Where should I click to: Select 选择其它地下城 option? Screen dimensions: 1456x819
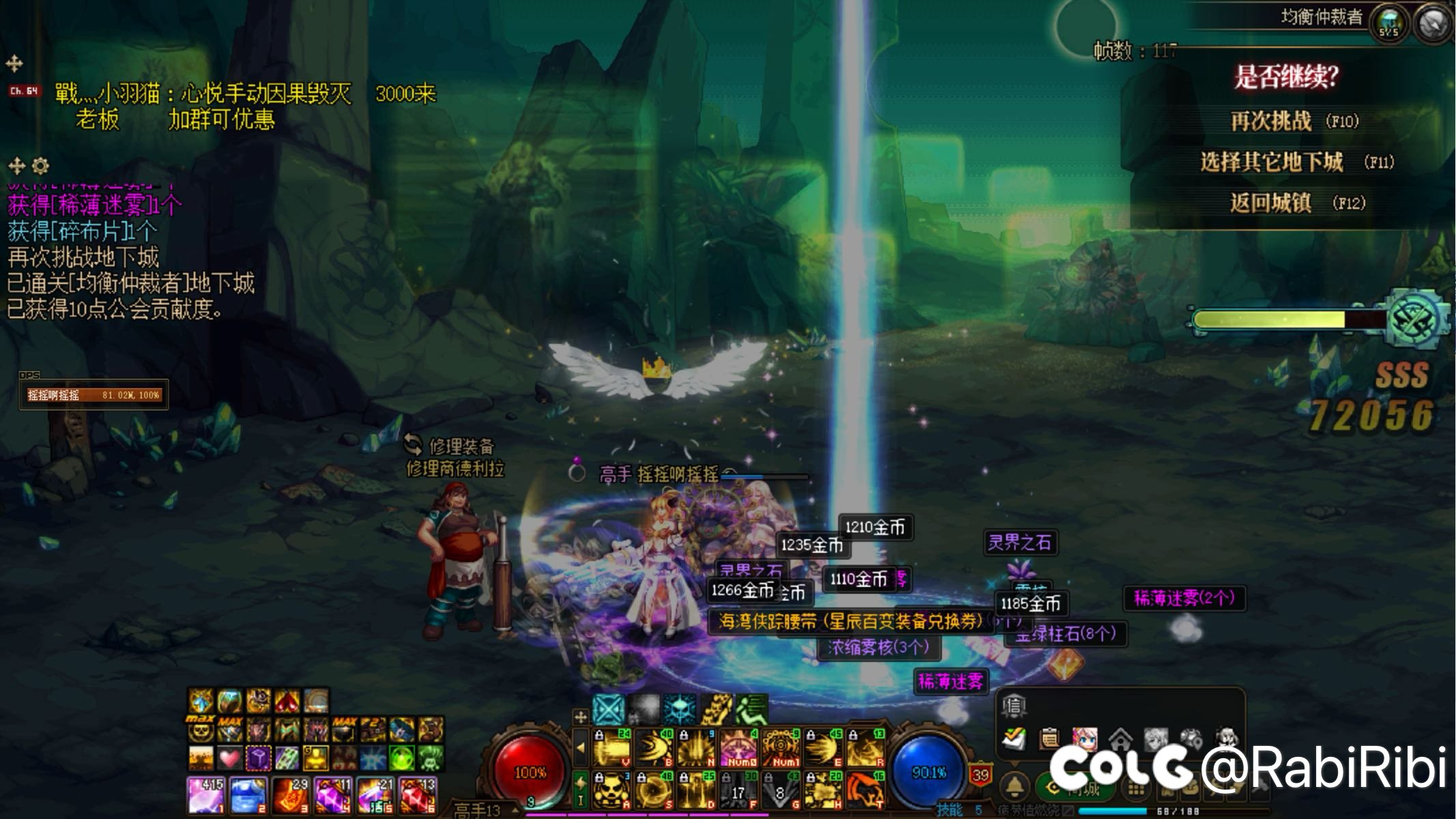tap(1272, 162)
